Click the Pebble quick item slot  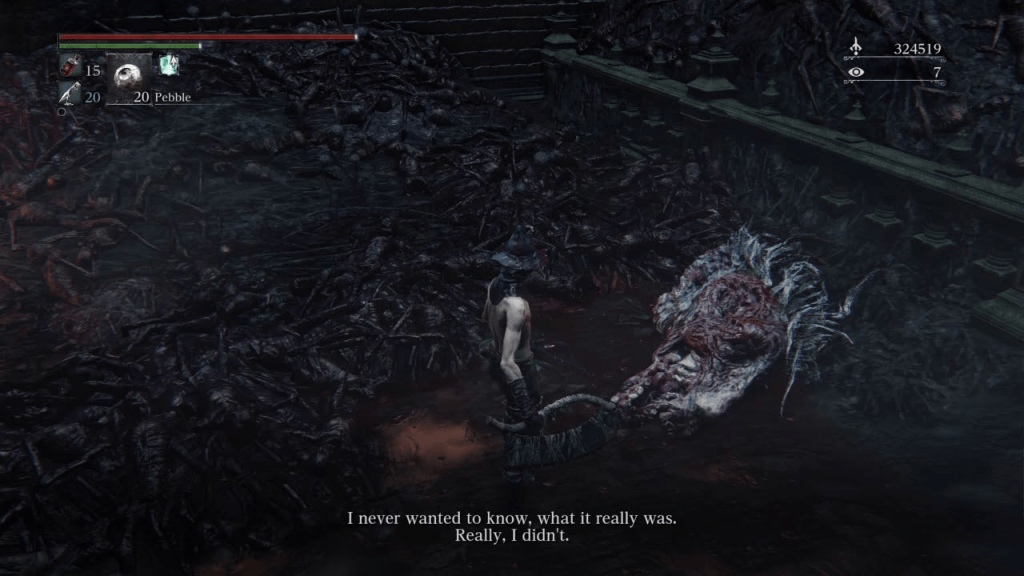128,75
